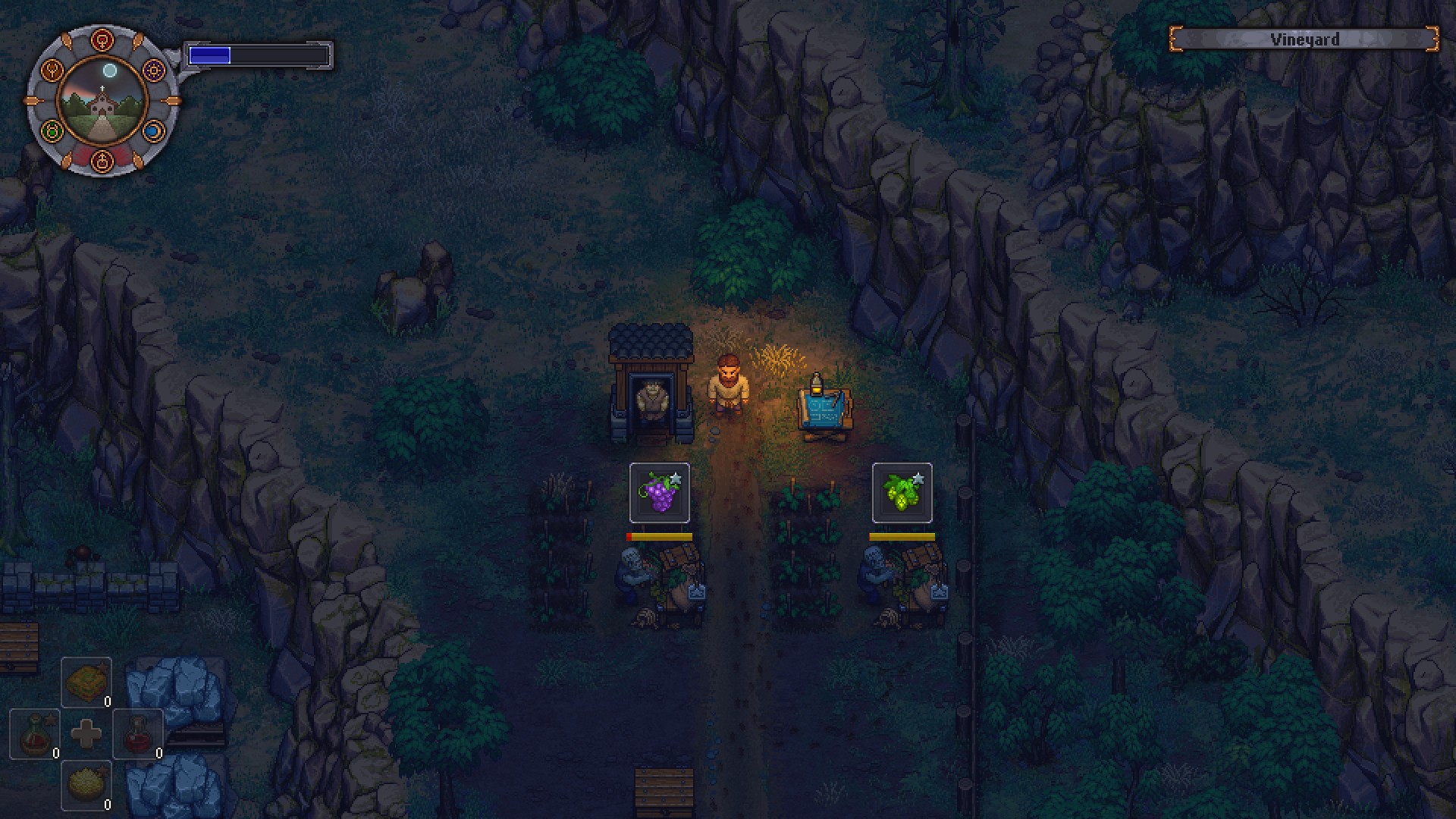The height and width of the screenshot is (819, 1456).
Task: Click the hay bundle quest icon
Action: 86,680
